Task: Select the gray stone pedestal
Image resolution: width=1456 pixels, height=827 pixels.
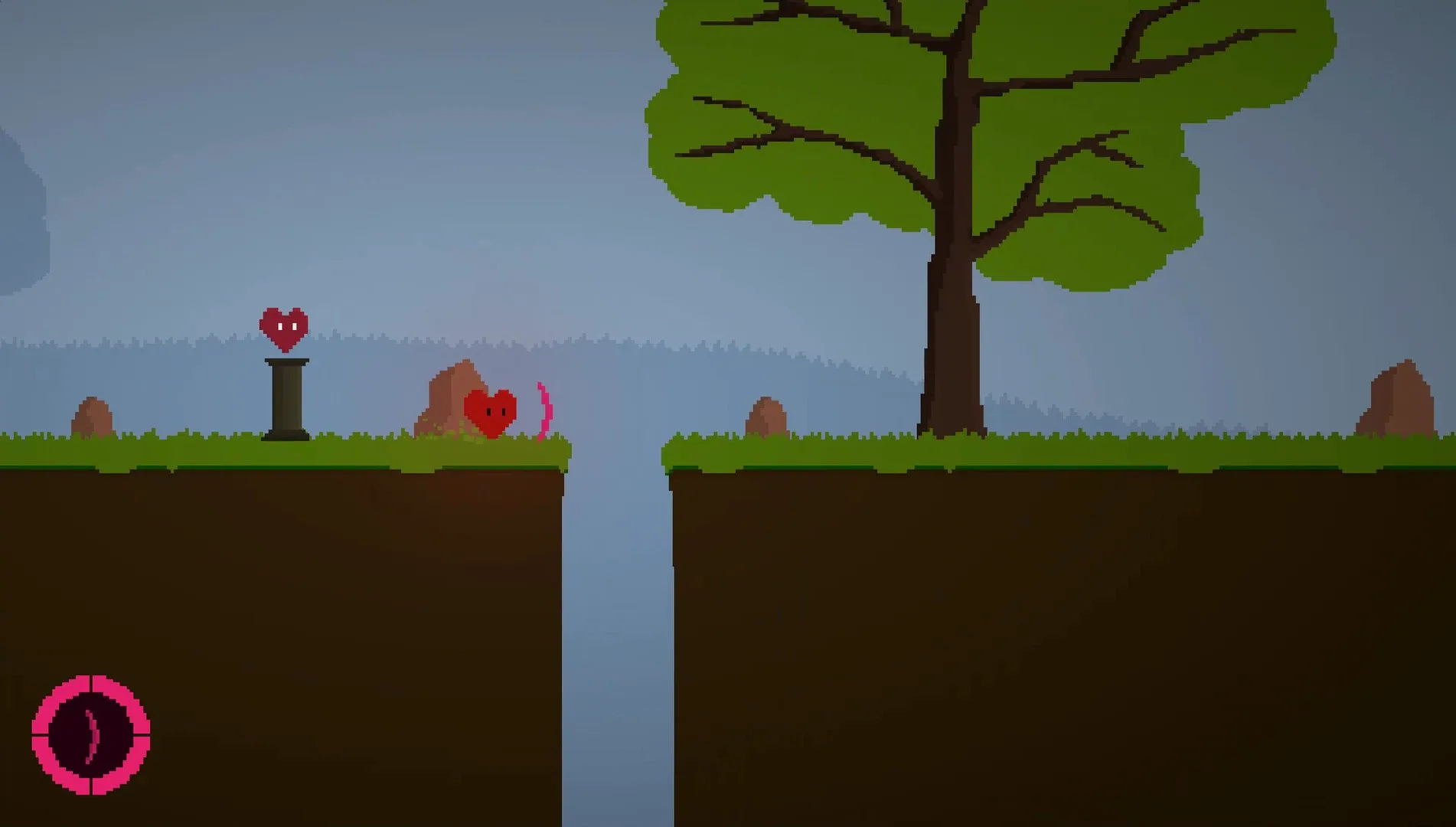Action: coord(285,398)
